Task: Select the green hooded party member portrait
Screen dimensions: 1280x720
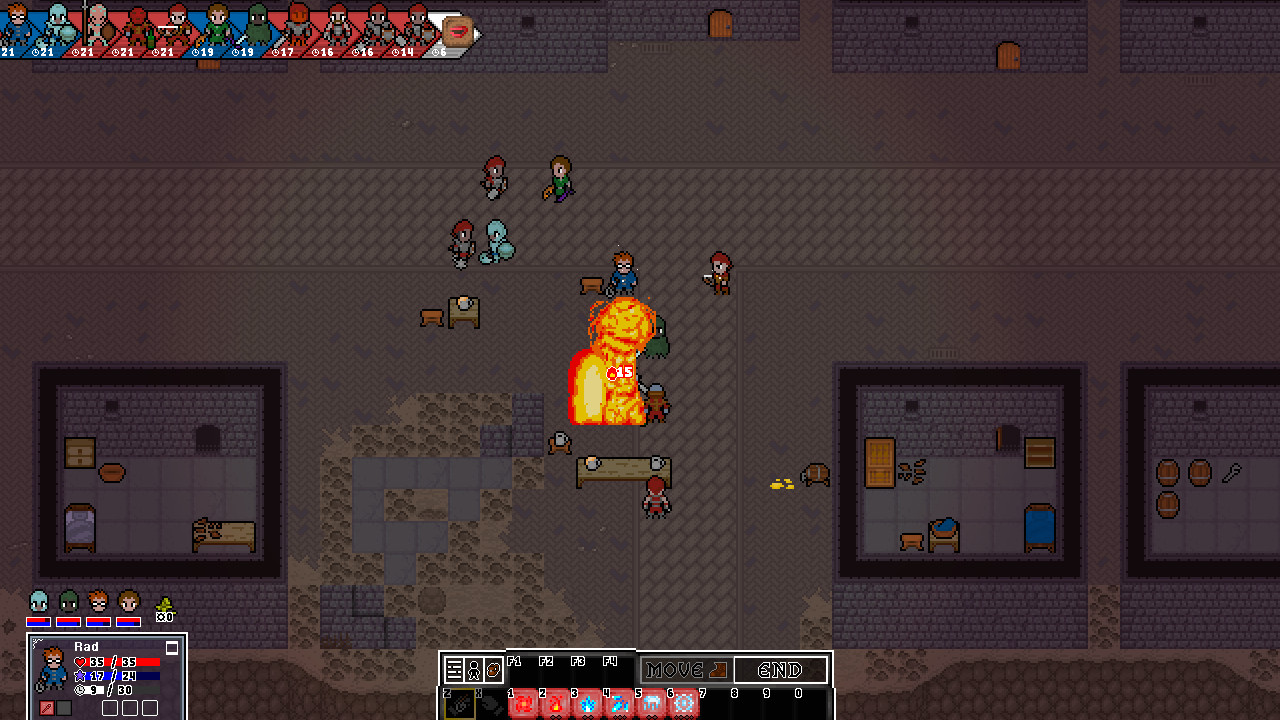Action: point(68,603)
